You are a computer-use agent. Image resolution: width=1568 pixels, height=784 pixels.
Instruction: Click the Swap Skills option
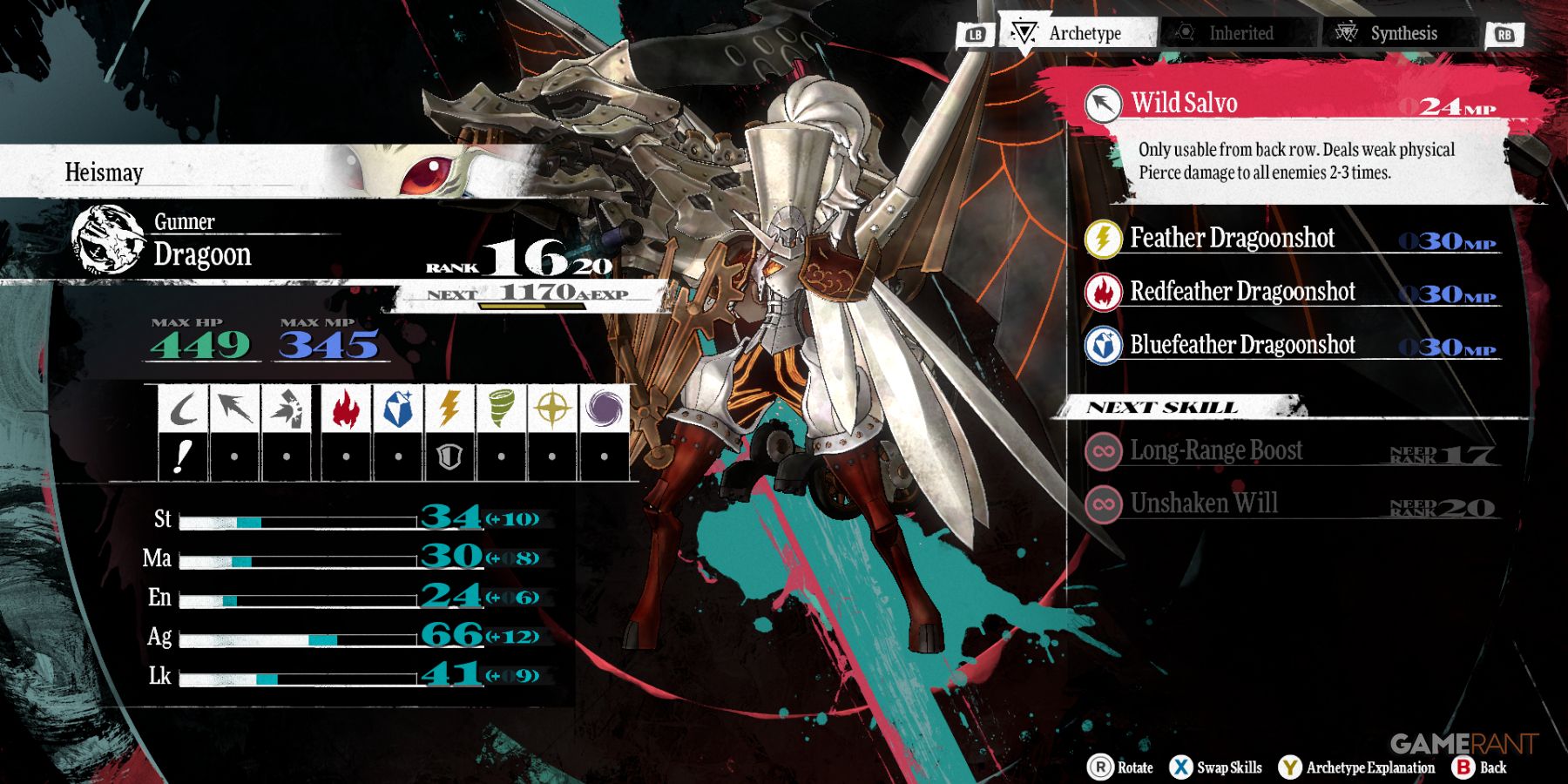point(1217,767)
